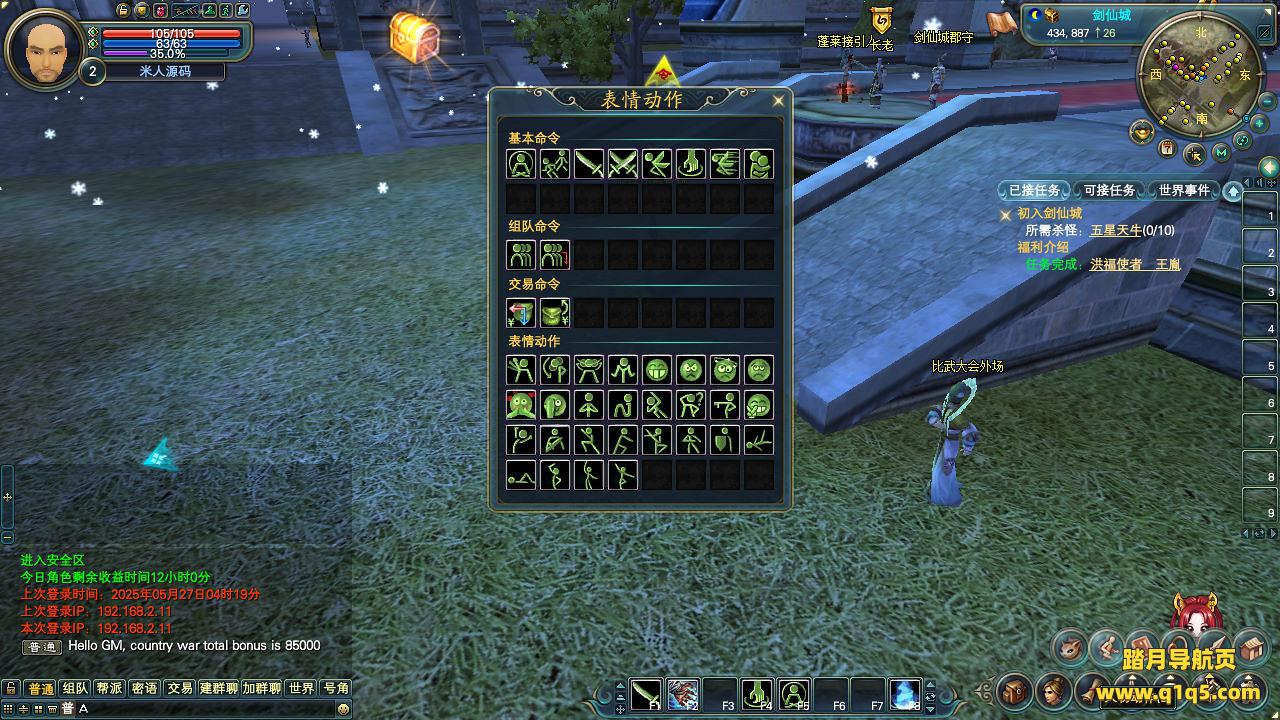1280x720 pixels.
Task: Zoom out the minimap with minus button
Action: click(x=1243, y=141)
